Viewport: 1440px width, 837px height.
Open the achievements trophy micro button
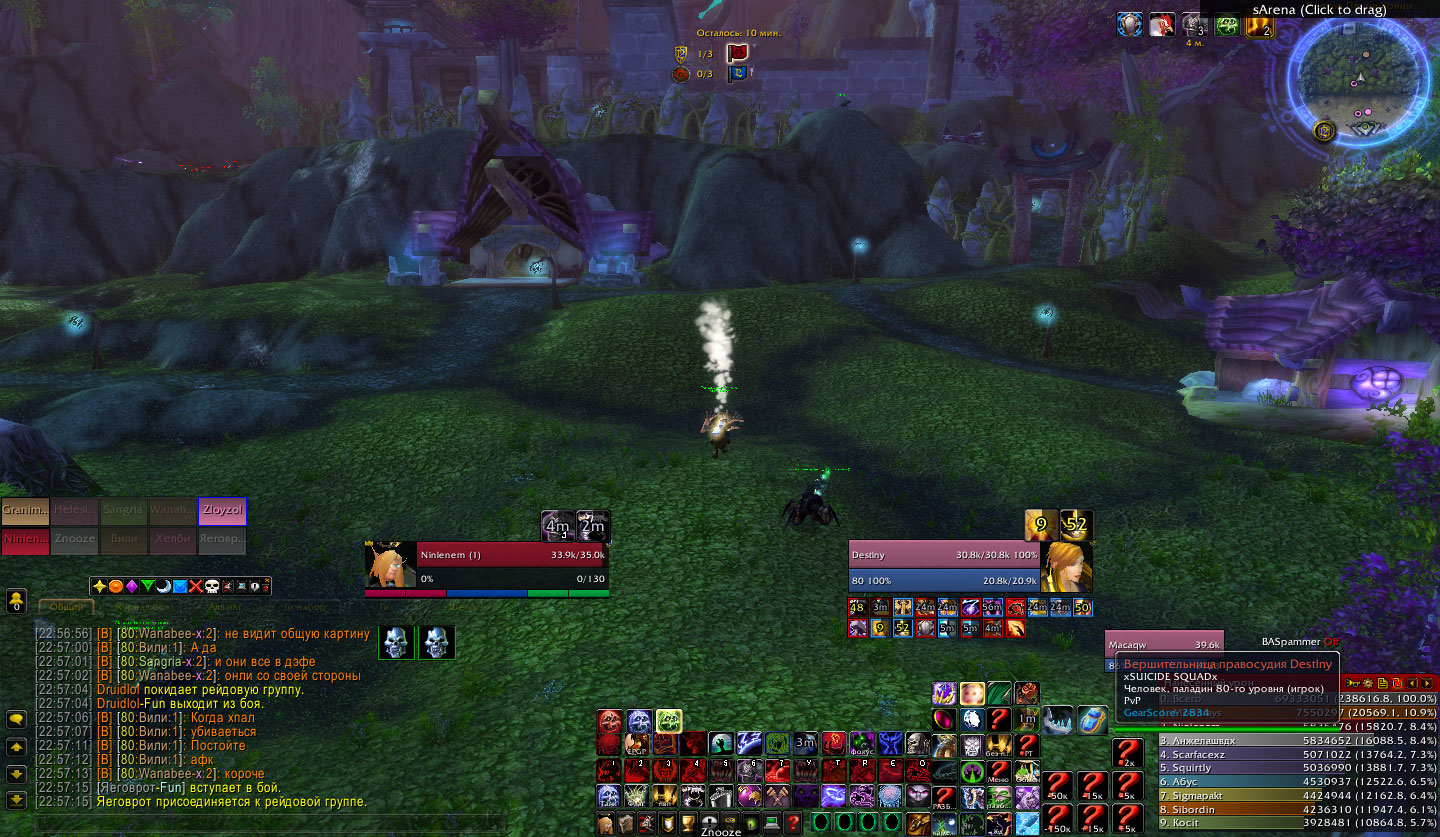click(689, 823)
